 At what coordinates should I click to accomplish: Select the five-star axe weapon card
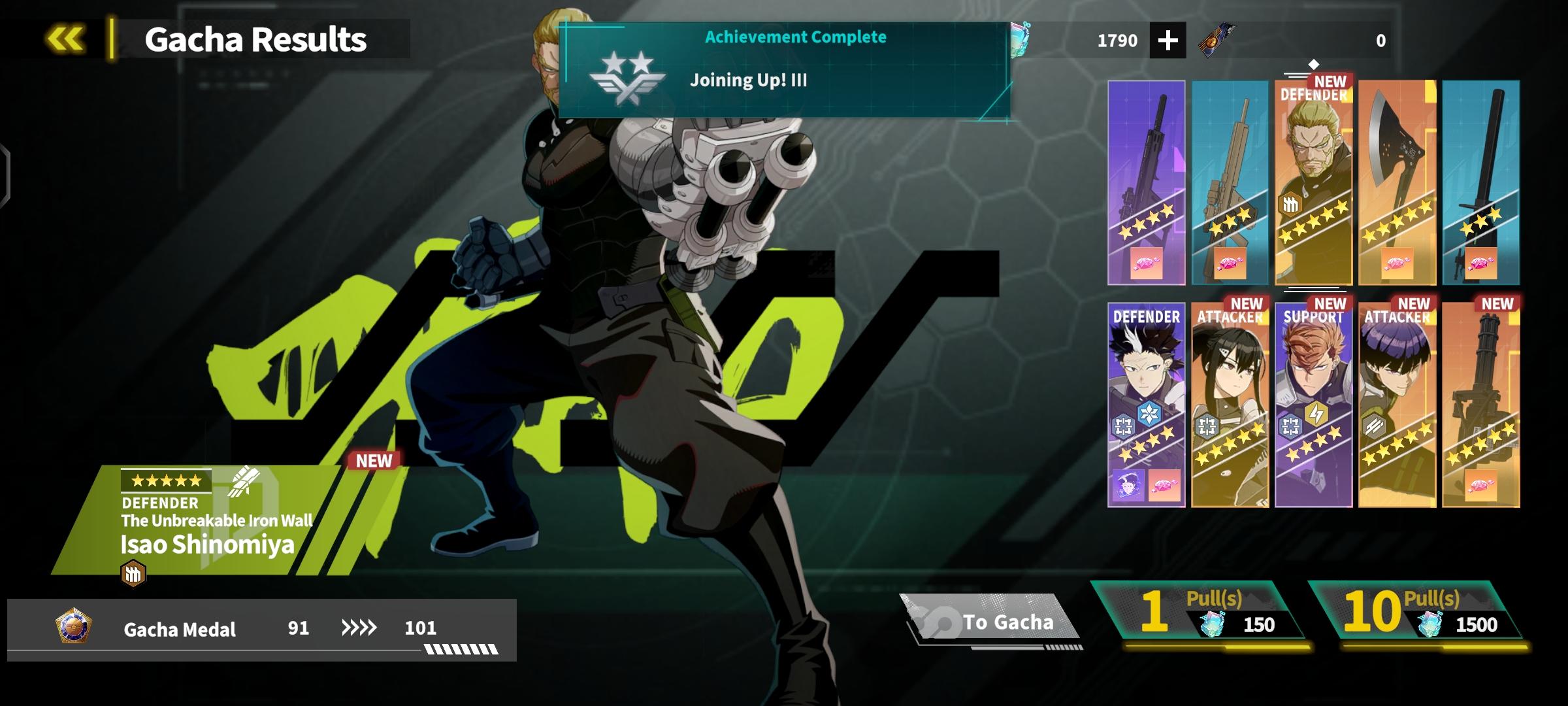point(1397,183)
